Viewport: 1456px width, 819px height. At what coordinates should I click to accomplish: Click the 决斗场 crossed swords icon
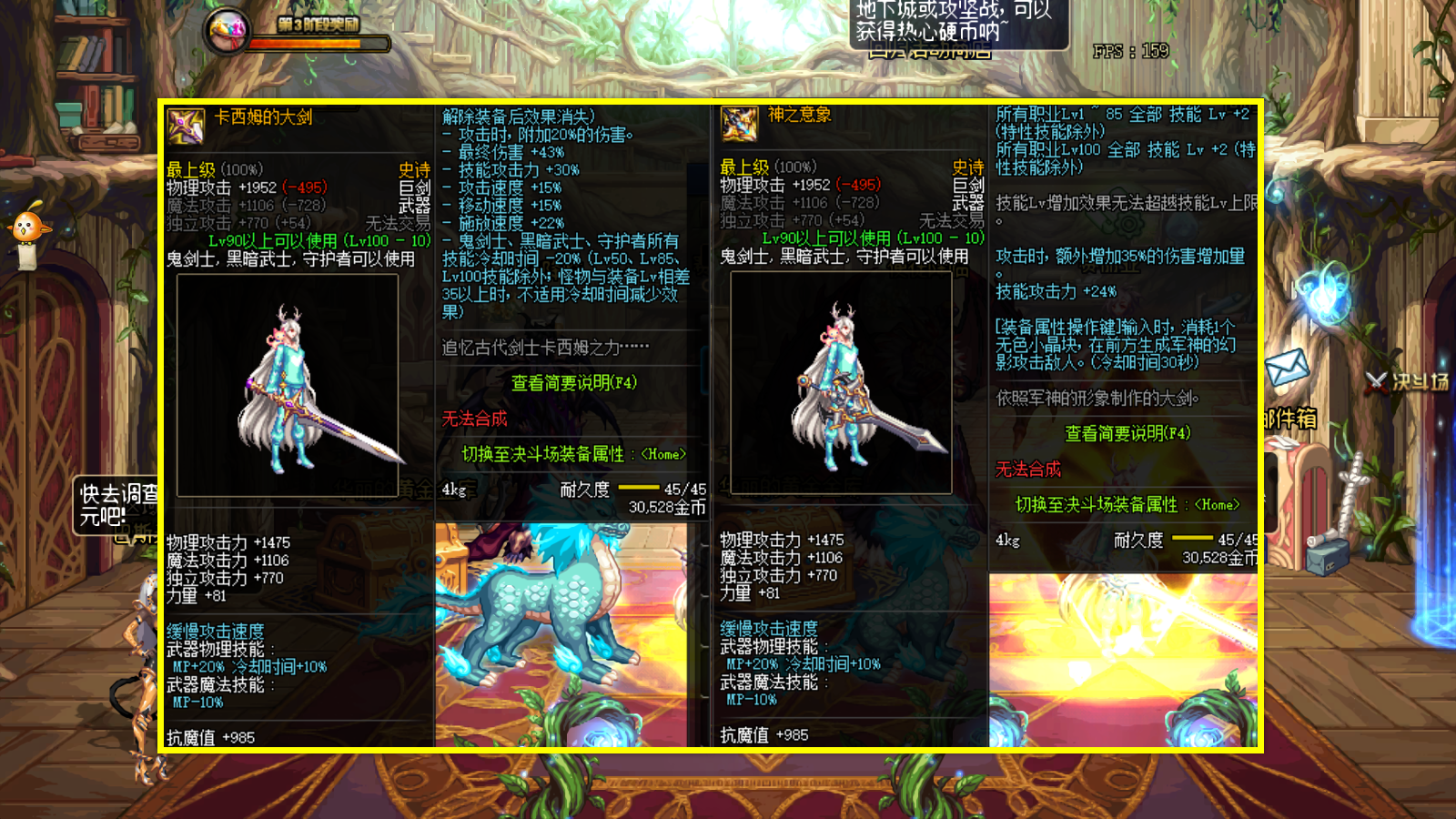[1375, 383]
